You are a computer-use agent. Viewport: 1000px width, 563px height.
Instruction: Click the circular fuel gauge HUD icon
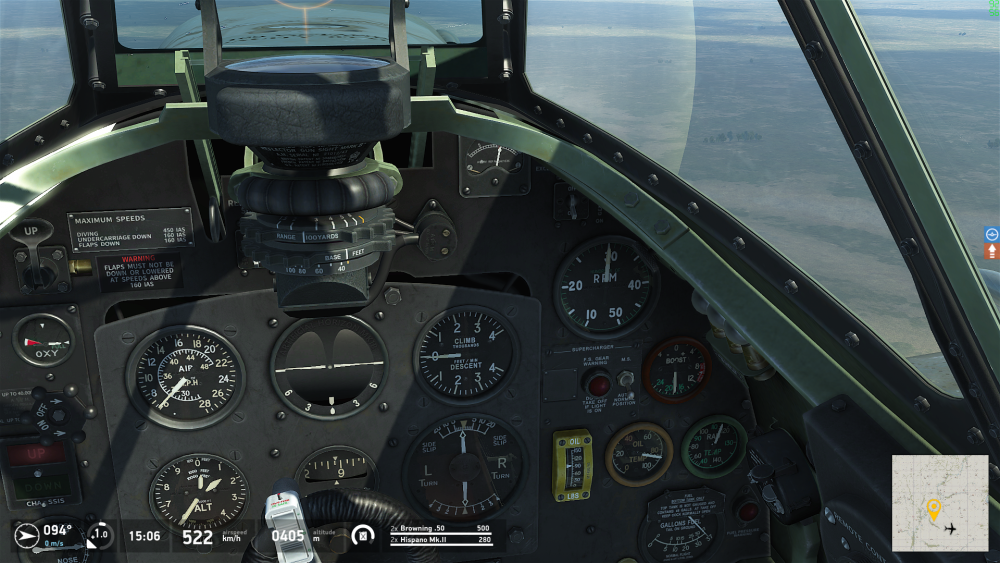tap(364, 535)
